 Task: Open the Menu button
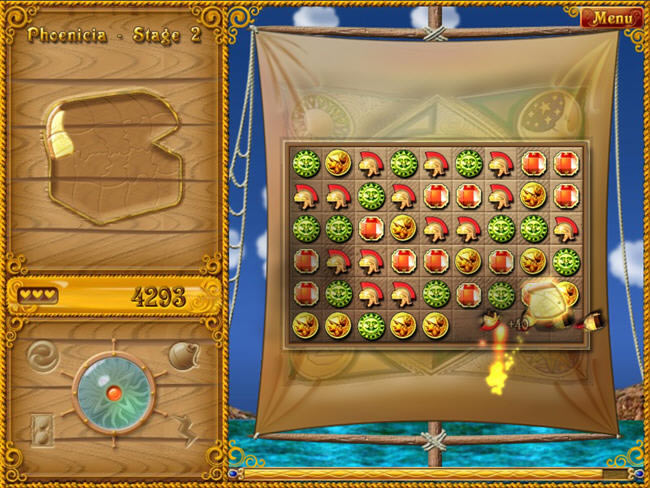pyautogui.click(x=612, y=17)
